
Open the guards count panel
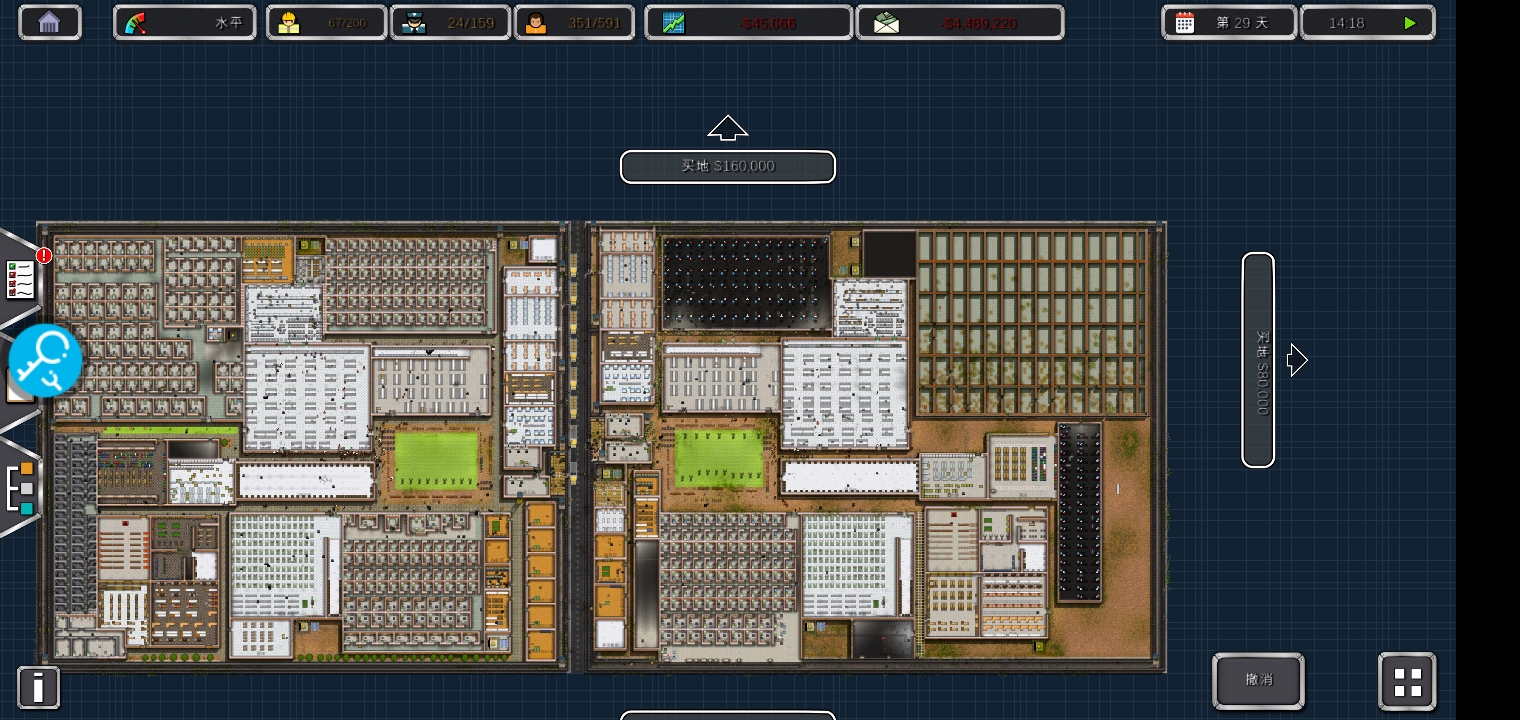[450, 22]
